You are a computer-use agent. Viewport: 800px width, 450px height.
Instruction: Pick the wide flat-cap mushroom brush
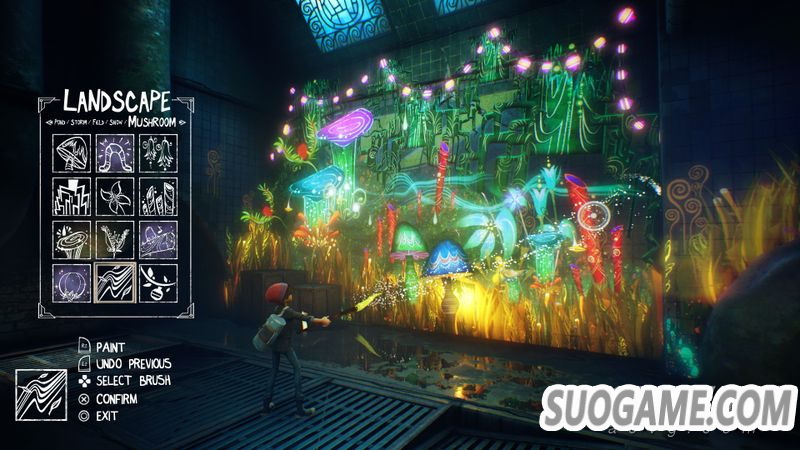[x=158, y=240]
